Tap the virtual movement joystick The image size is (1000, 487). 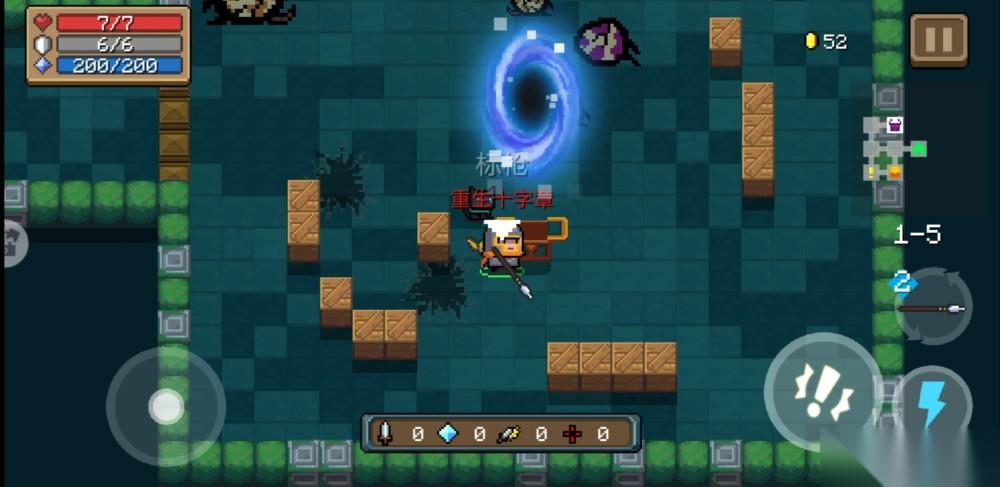point(166,406)
